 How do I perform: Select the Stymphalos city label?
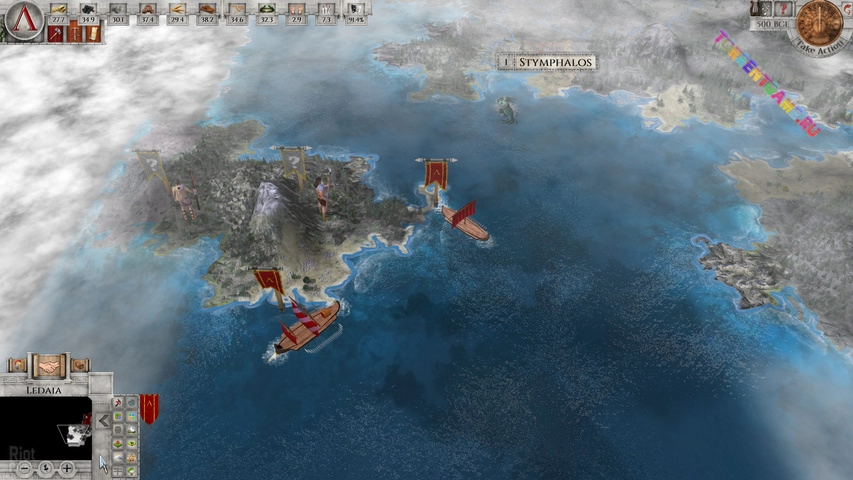click(547, 62)
